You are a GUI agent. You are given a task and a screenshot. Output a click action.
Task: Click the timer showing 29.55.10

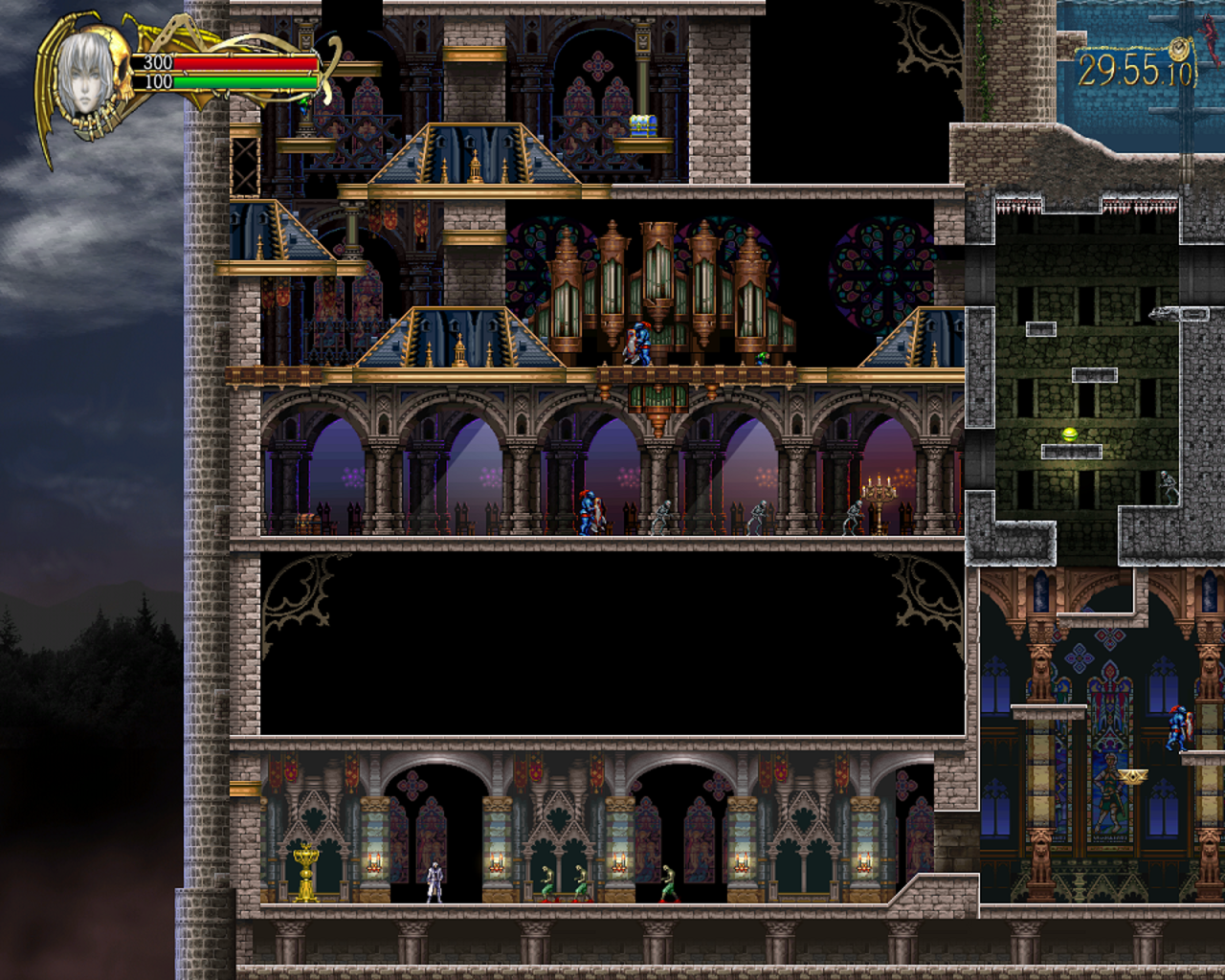[x=1135, y=69]
